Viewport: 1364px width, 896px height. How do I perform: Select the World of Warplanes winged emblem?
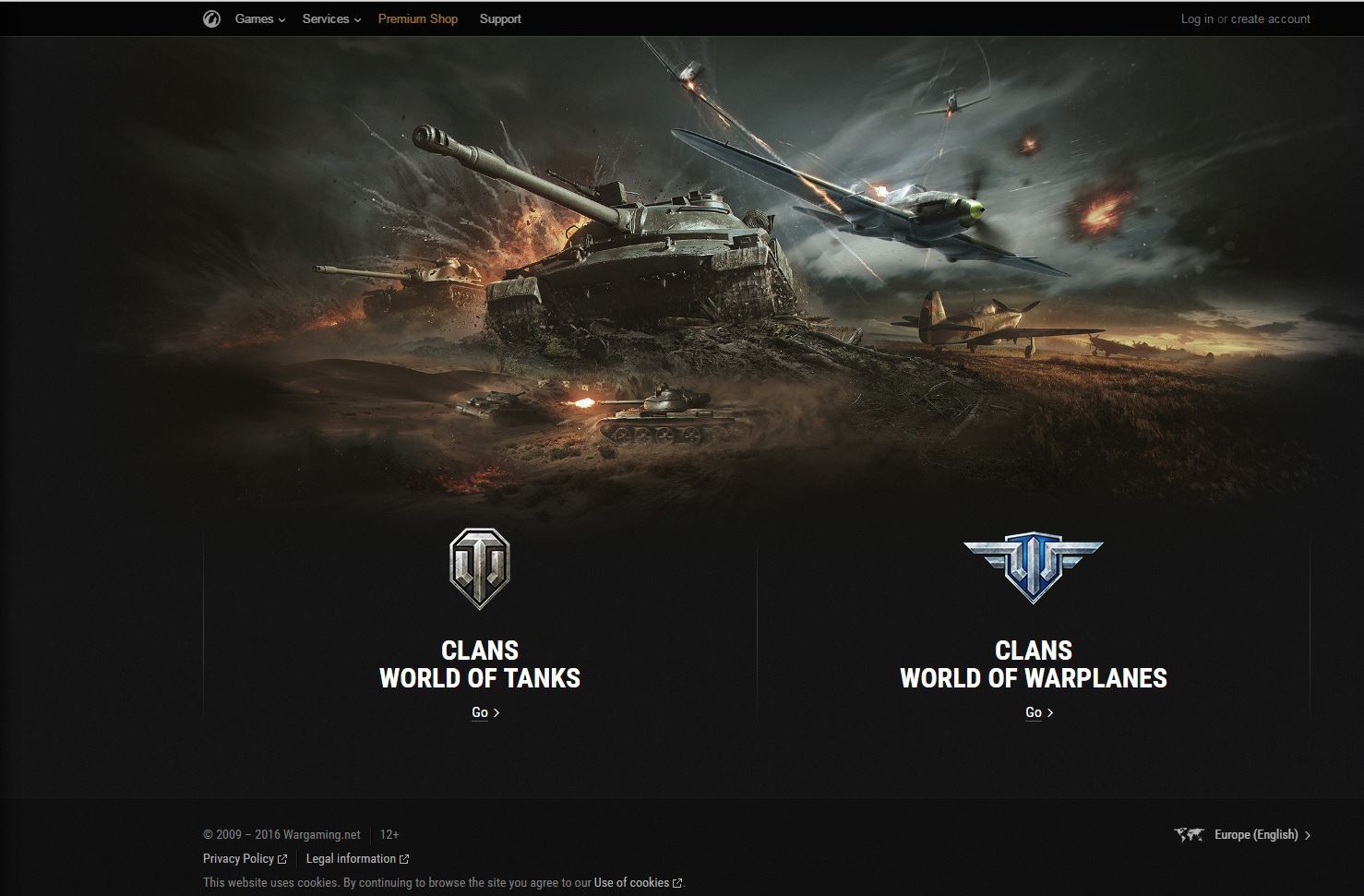(1033, 567)
